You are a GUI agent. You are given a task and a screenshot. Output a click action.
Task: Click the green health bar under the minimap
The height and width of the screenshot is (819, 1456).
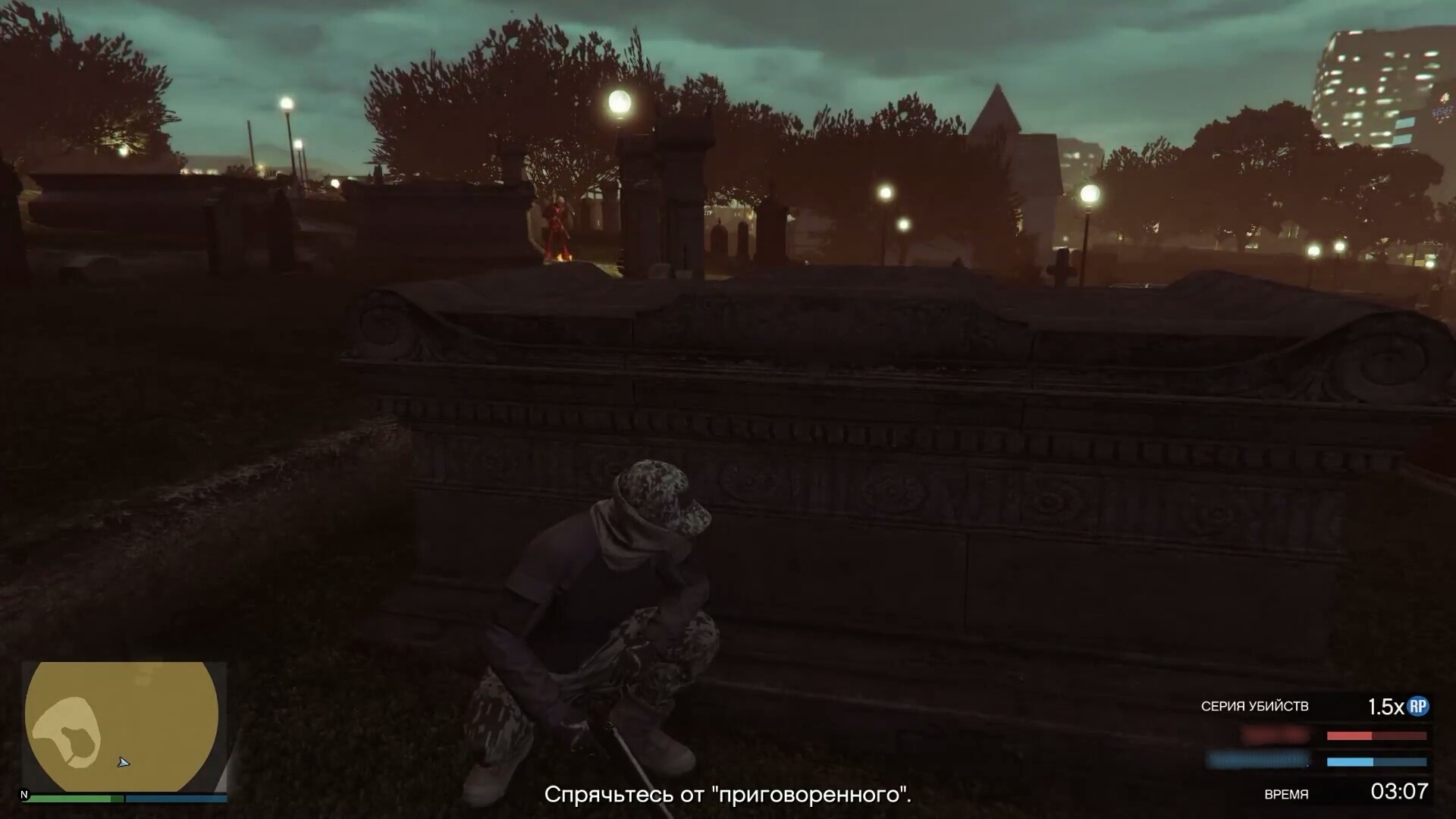coord(72,798)
